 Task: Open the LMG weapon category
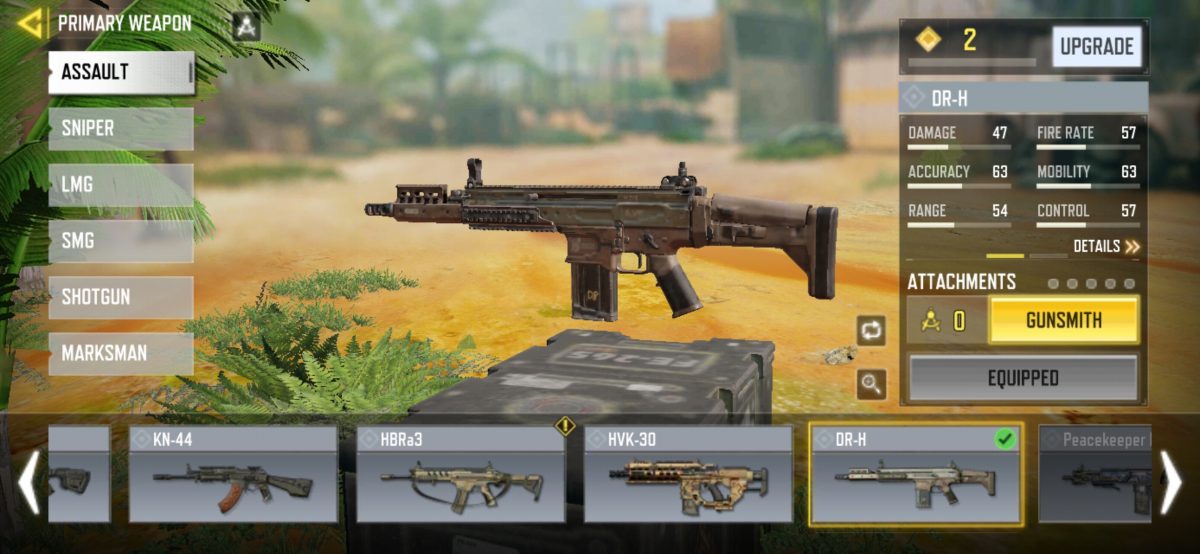[x=121, y=185]
